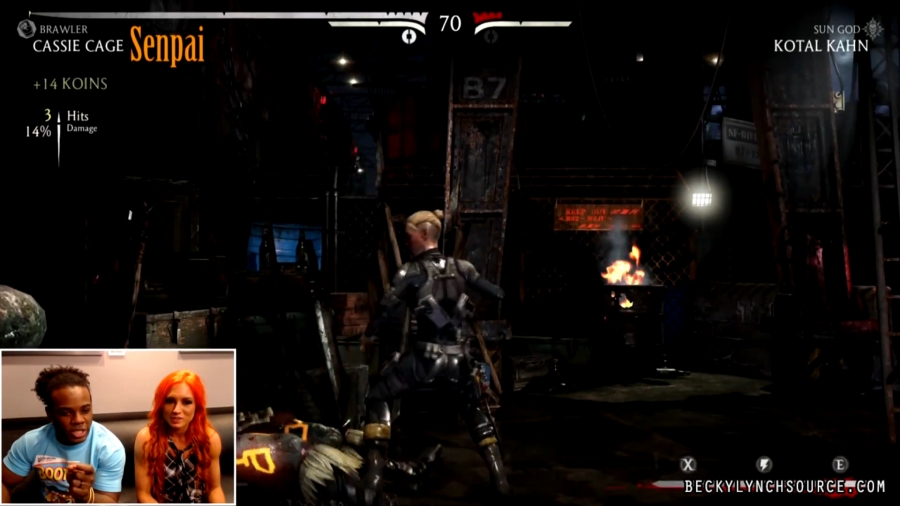Select the webcam overlay of the two players
900x506 pixels.
(x=118, y=426)
